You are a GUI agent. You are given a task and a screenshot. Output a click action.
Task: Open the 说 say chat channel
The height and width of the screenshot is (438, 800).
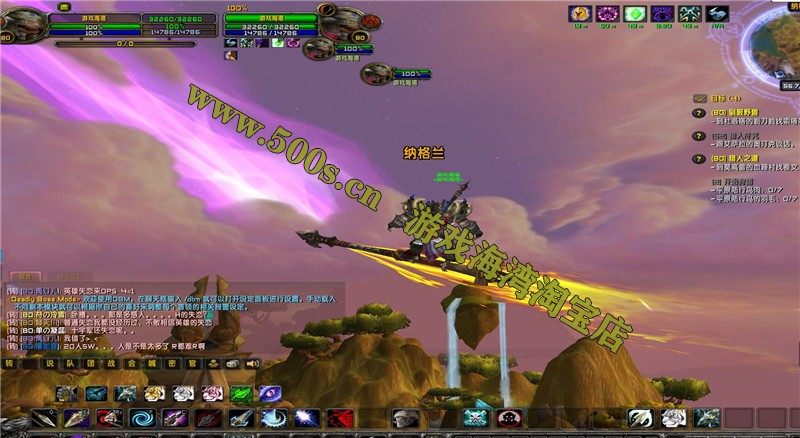50,365
